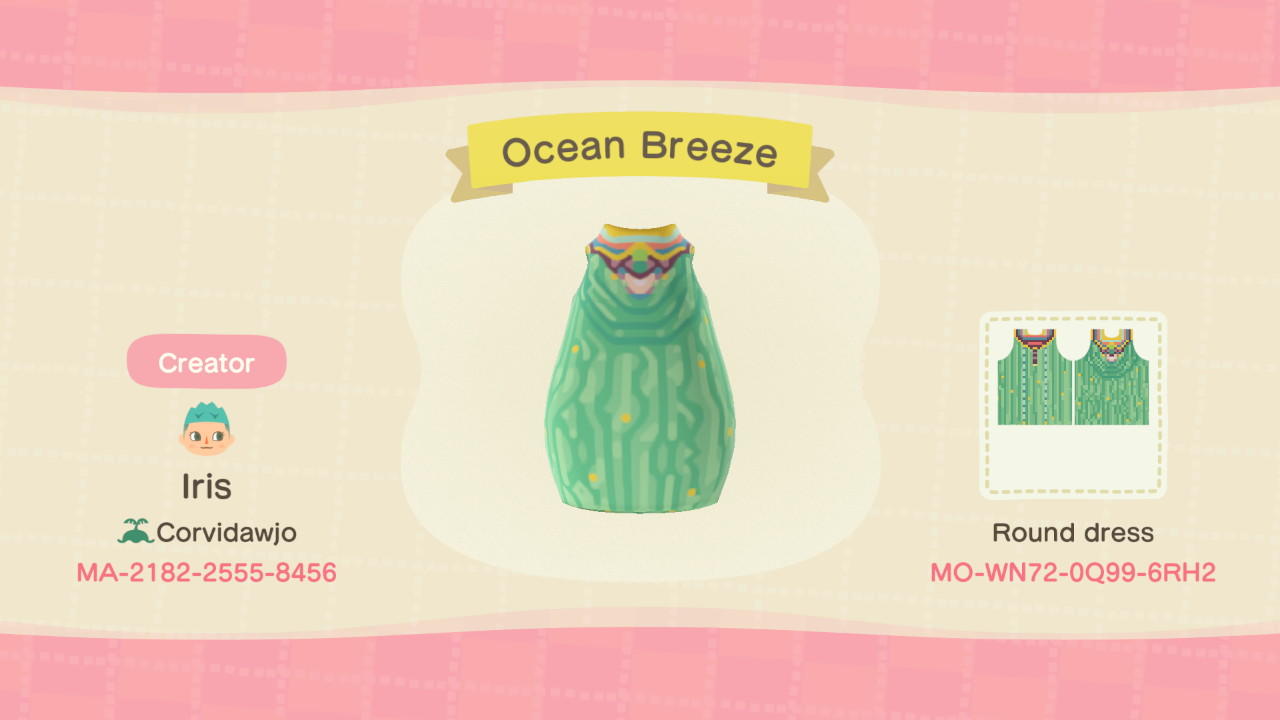Click the Round dress garment type label

(1075, 532)
